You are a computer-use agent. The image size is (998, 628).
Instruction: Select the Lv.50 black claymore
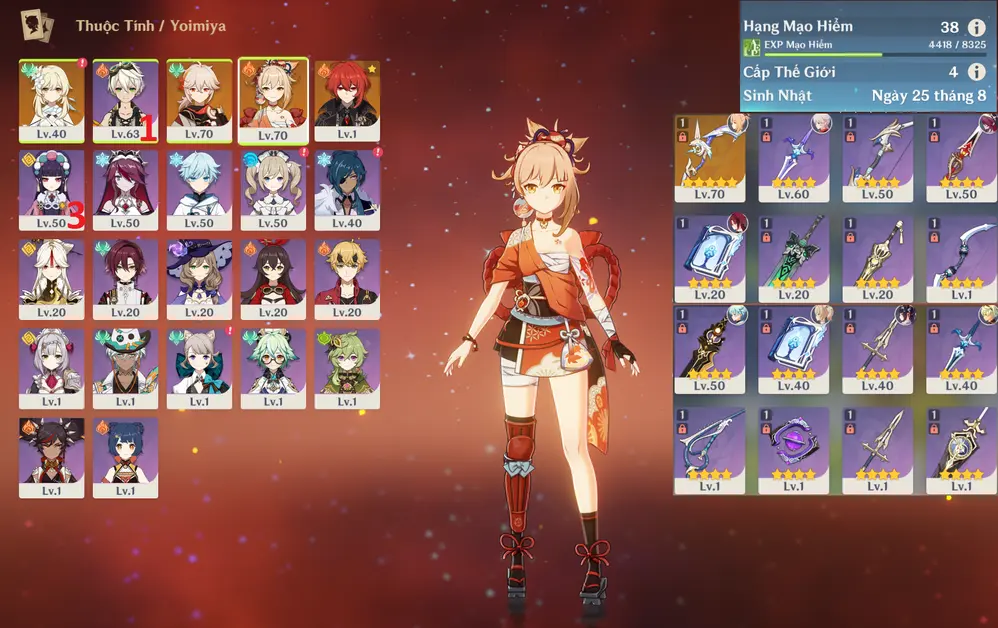point(710,350)
